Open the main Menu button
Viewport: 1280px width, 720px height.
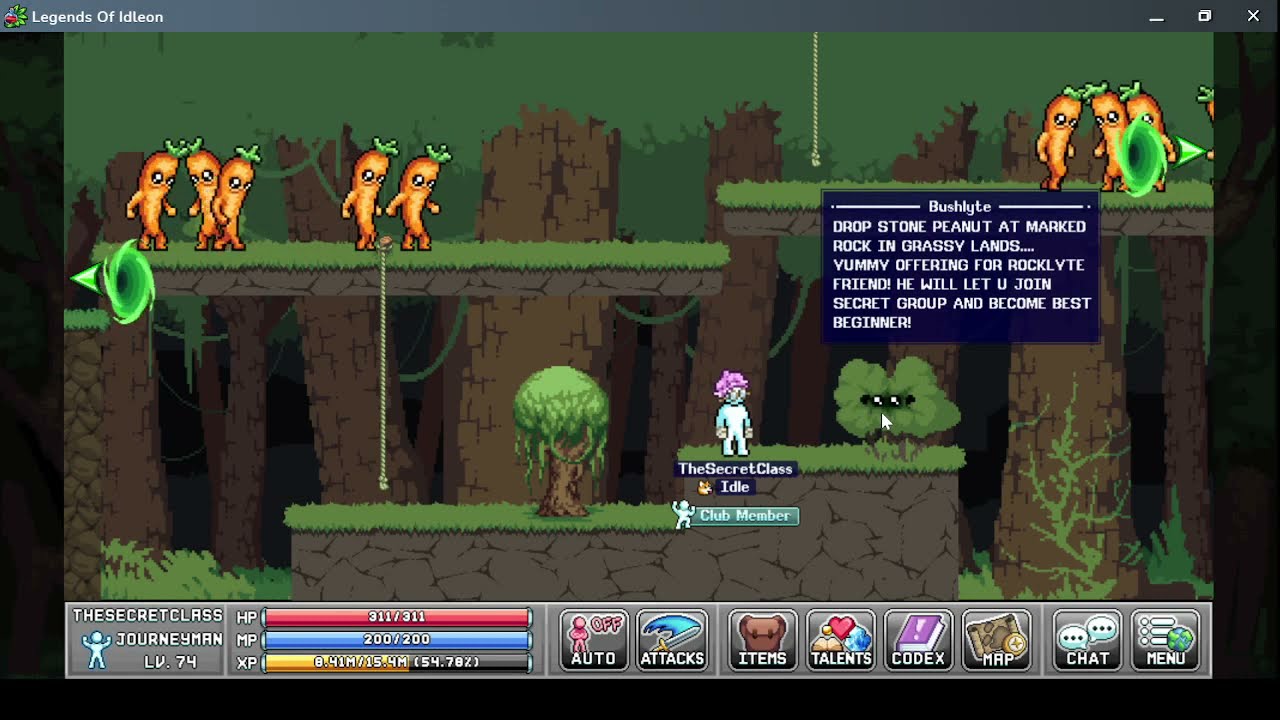(x=1166, y=640)
